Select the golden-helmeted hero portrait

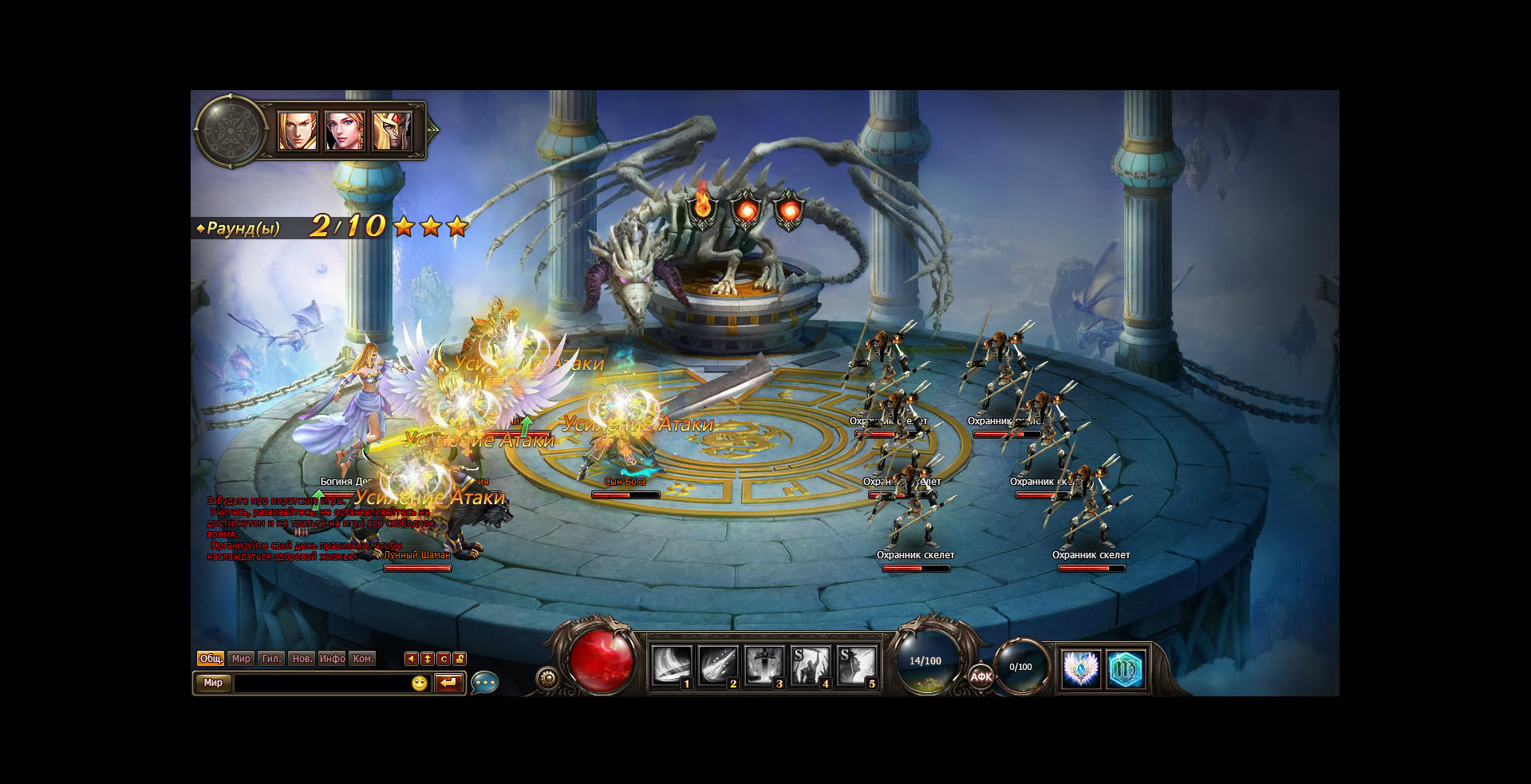pos(392,131)
